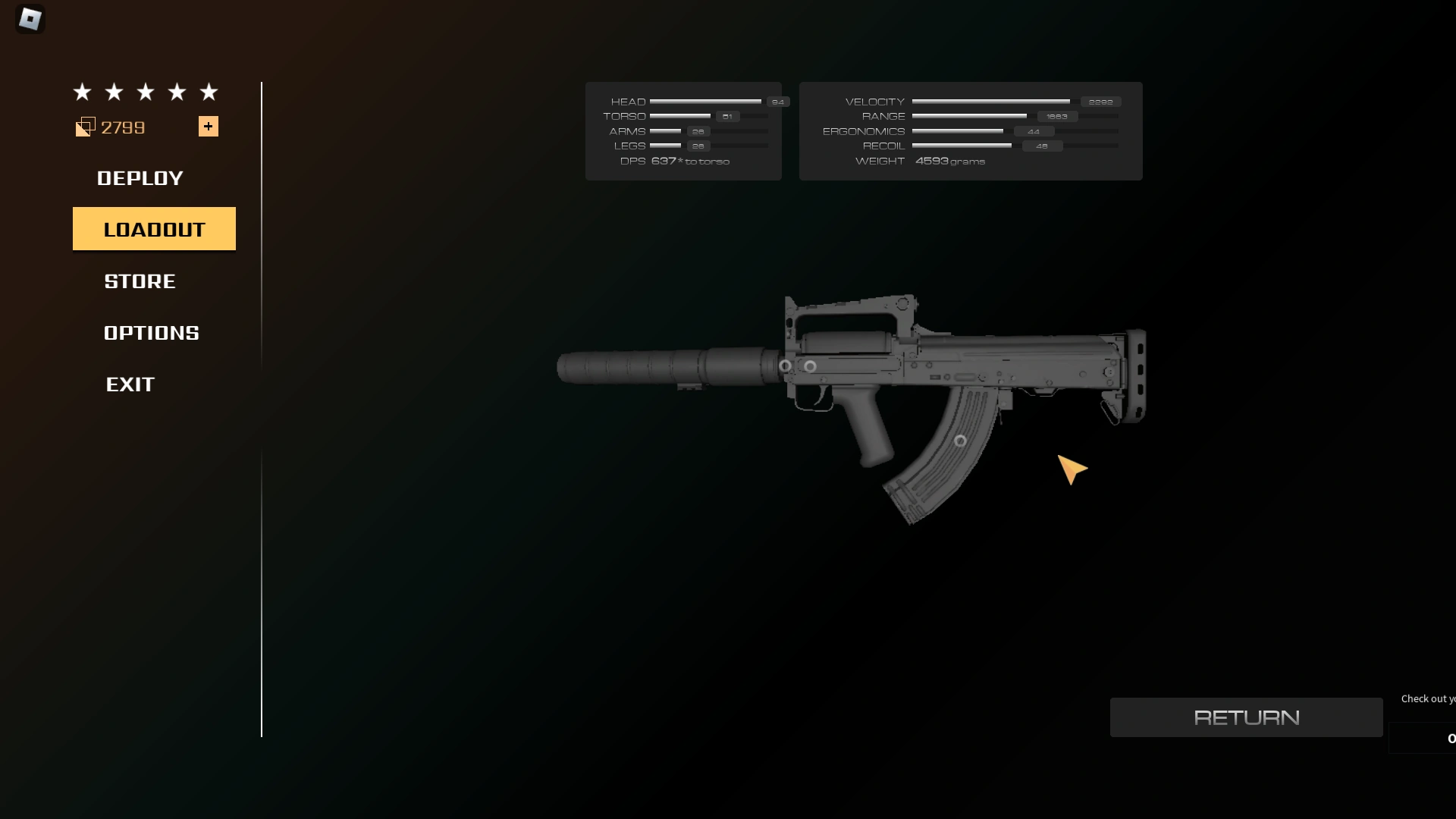Viewport: 1456px width, 819px height.
Task: Open the STORE menu
Action: click(x=139, y=281)
